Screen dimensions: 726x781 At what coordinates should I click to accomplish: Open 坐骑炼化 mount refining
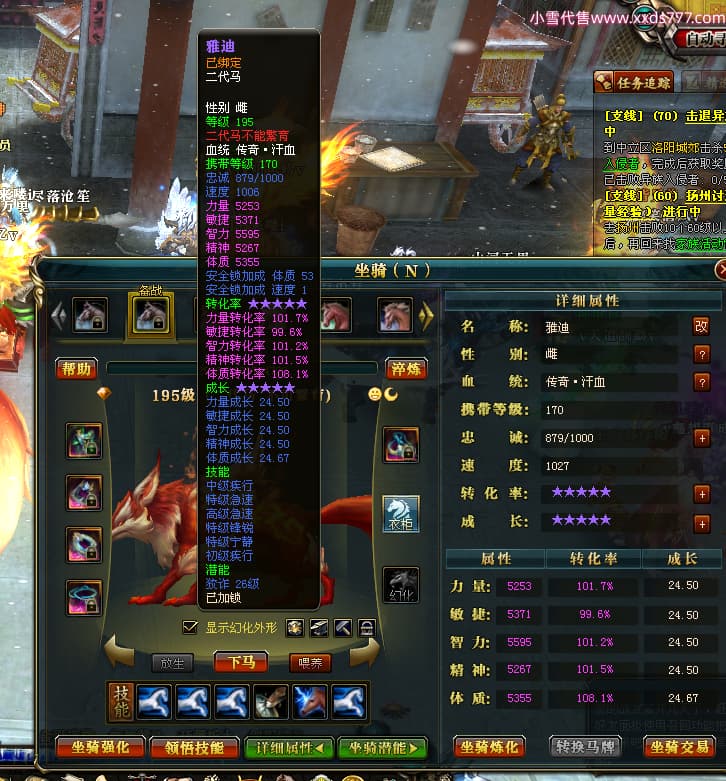pos(489,747)
